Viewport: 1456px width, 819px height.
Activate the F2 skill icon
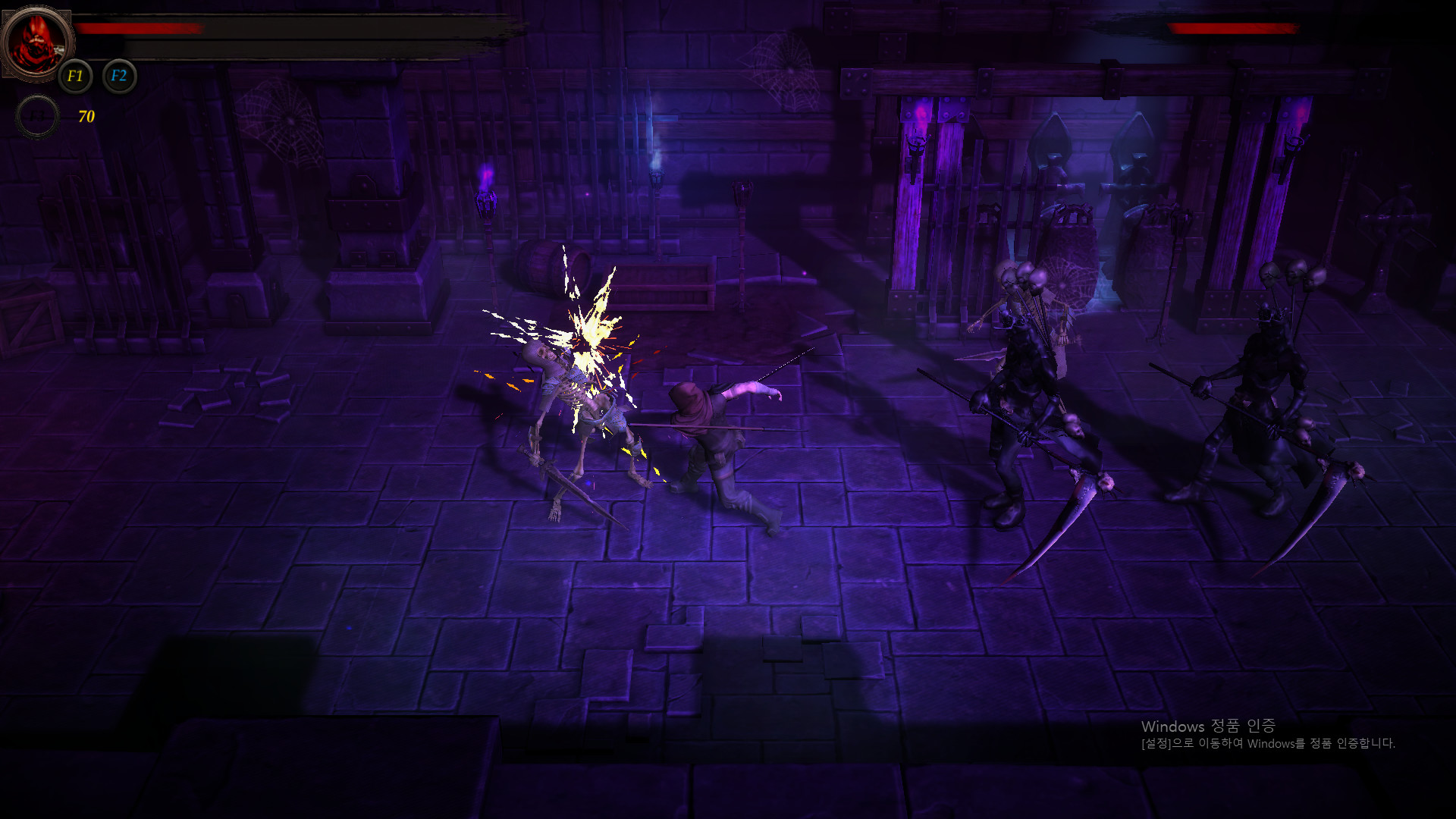[x=118, y=76]
